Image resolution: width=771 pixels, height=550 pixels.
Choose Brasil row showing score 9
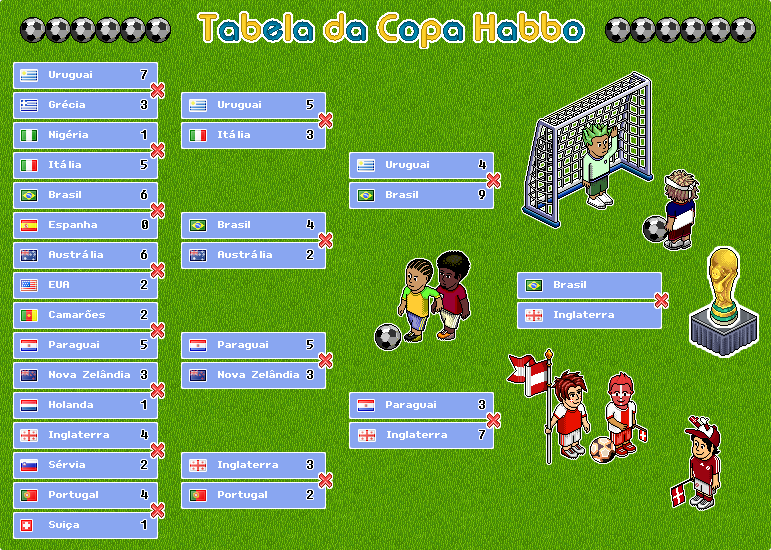[x=421, y=195]
